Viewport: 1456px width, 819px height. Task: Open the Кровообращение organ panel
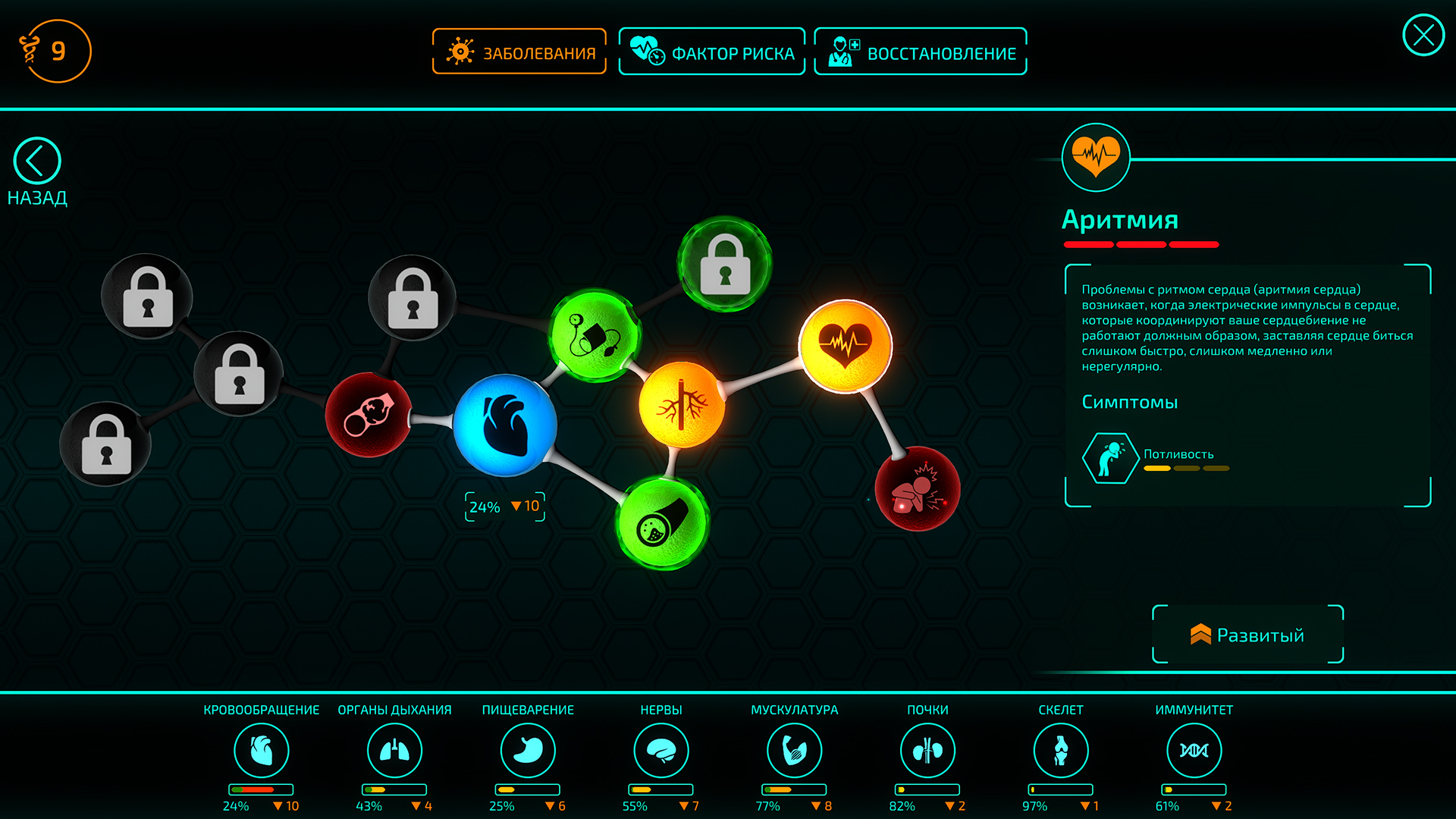point(262,749)
